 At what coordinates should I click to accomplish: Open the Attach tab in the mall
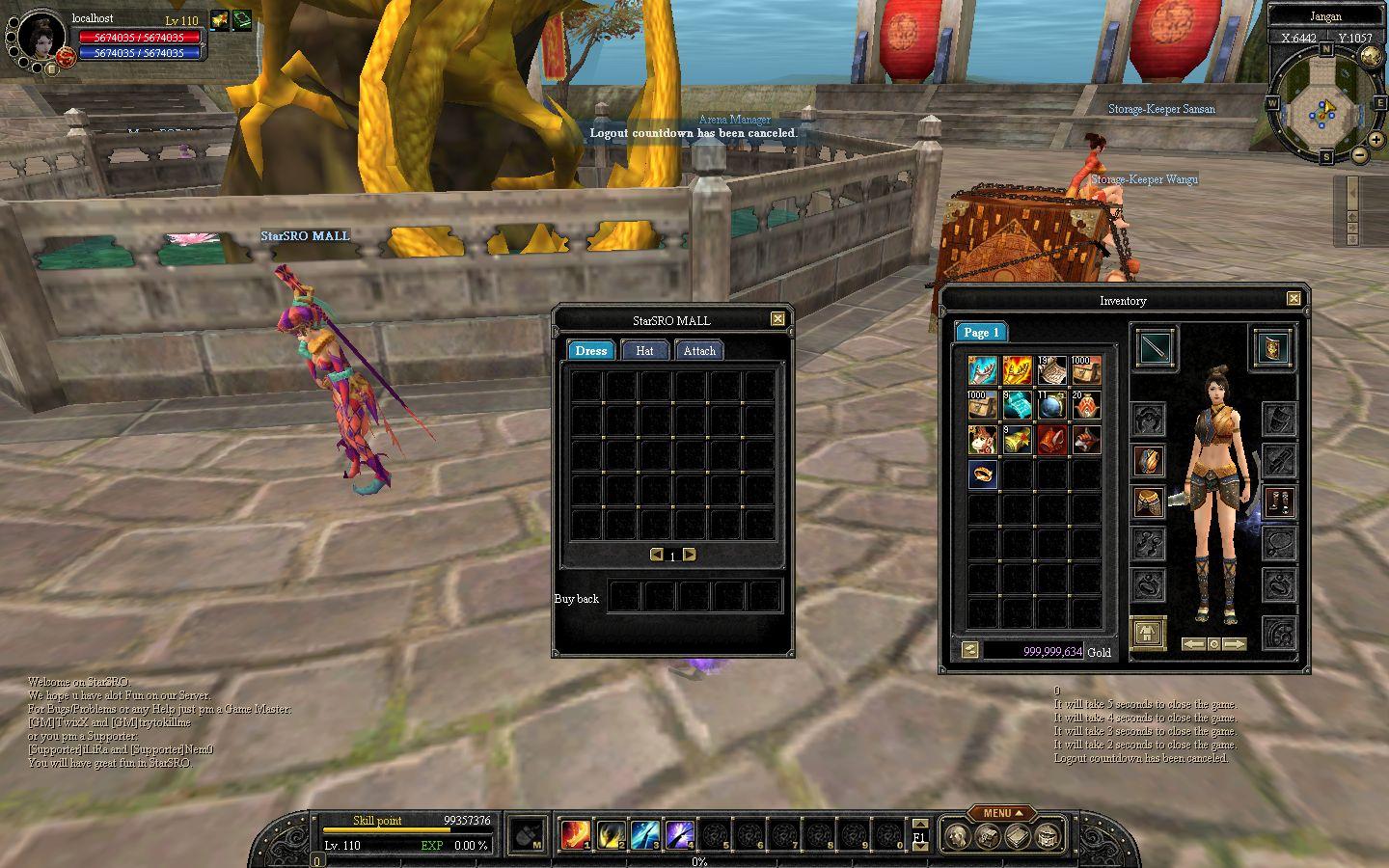pos(699,351)
